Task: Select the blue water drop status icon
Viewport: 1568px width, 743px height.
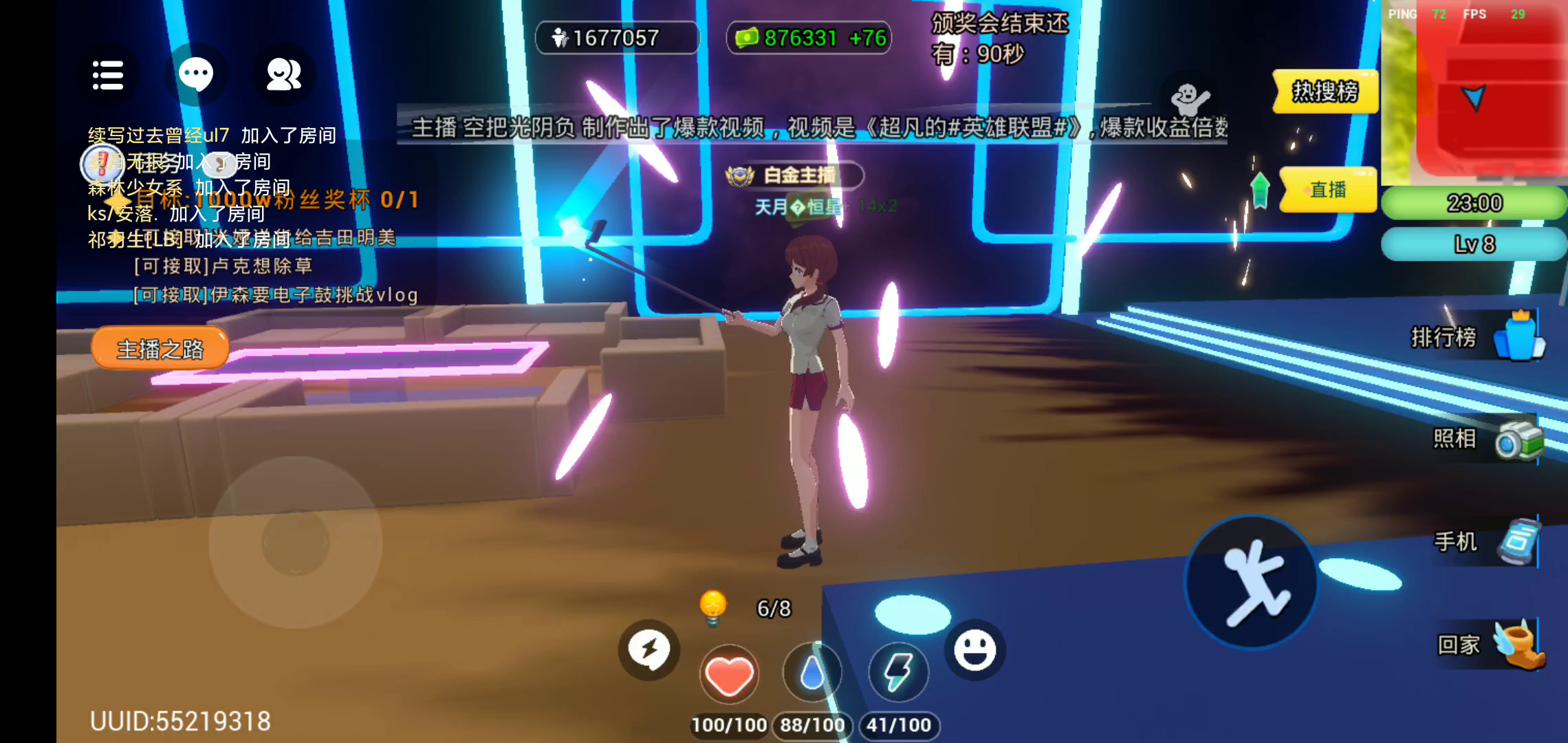Action: 812,673
